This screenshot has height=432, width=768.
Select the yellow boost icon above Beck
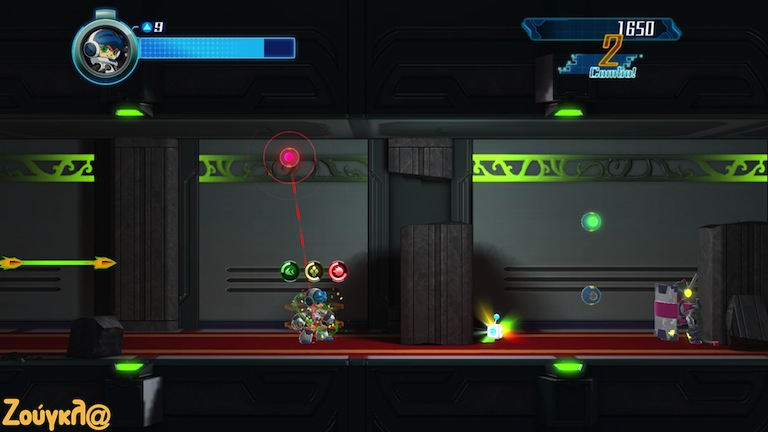click(x=314, y=271)
